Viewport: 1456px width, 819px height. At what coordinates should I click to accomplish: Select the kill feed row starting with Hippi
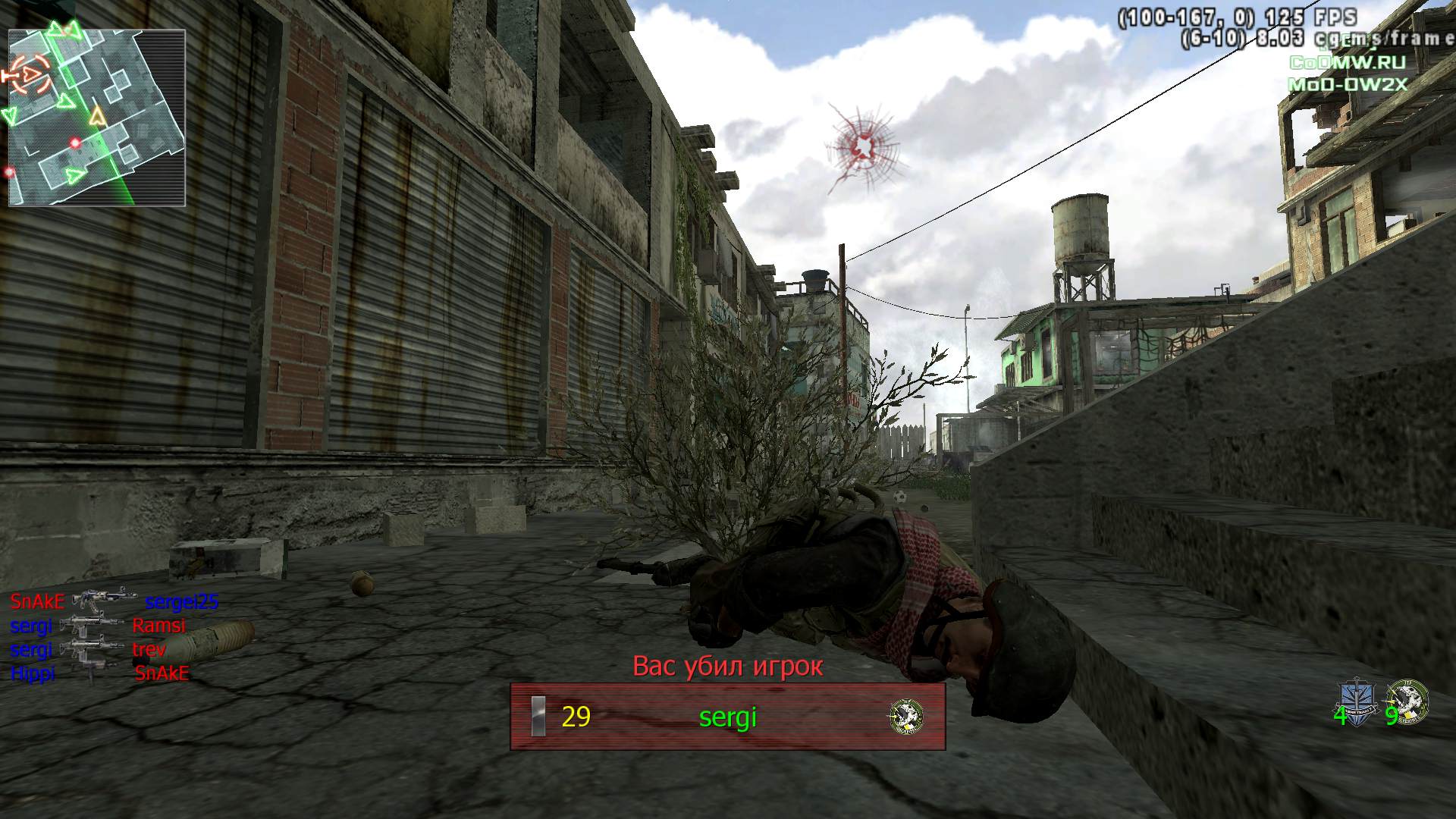(x=99, y=673)
